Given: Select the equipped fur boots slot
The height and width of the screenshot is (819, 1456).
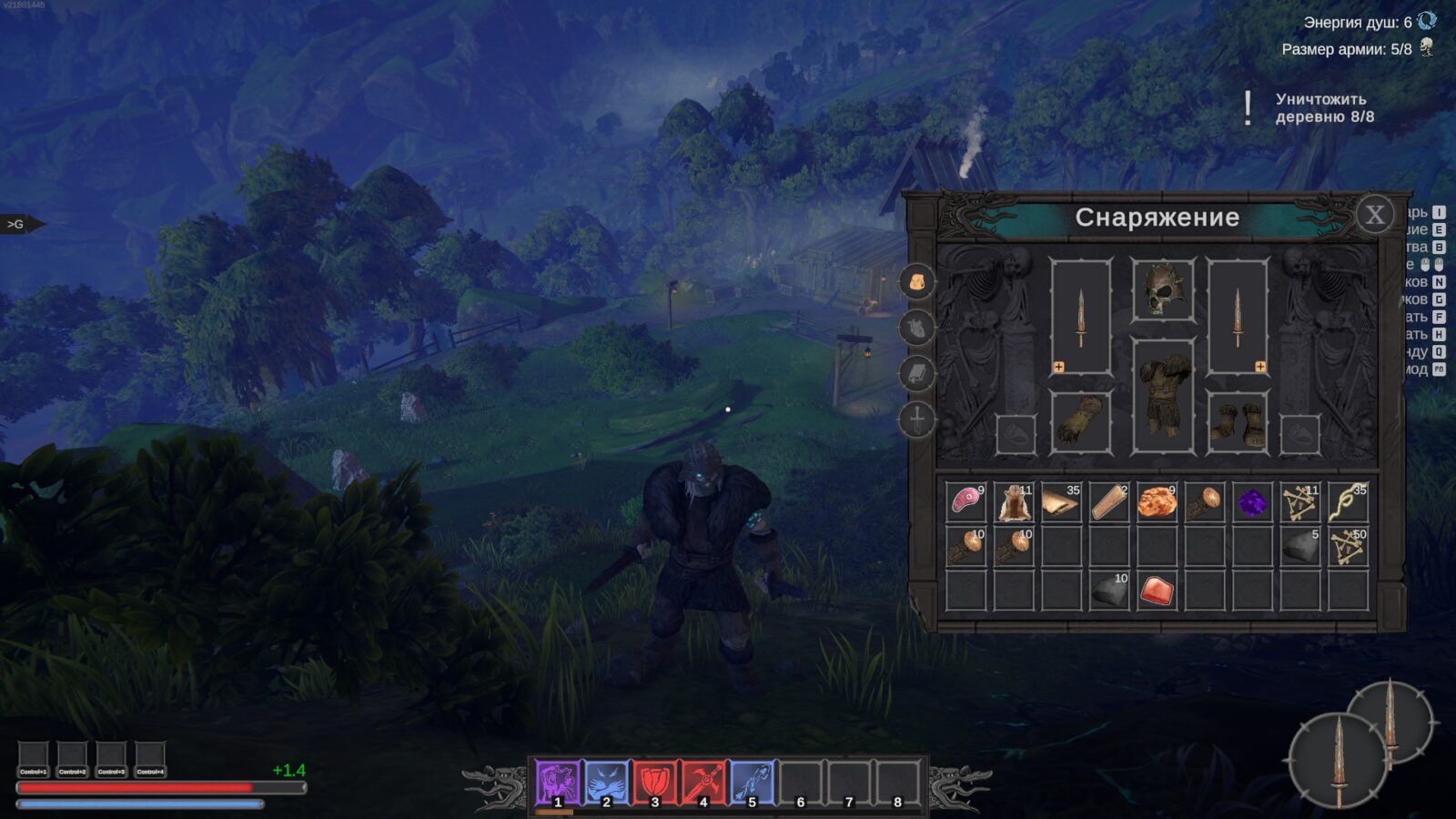Looking at the screenshot, I should tap(1238, 422).
